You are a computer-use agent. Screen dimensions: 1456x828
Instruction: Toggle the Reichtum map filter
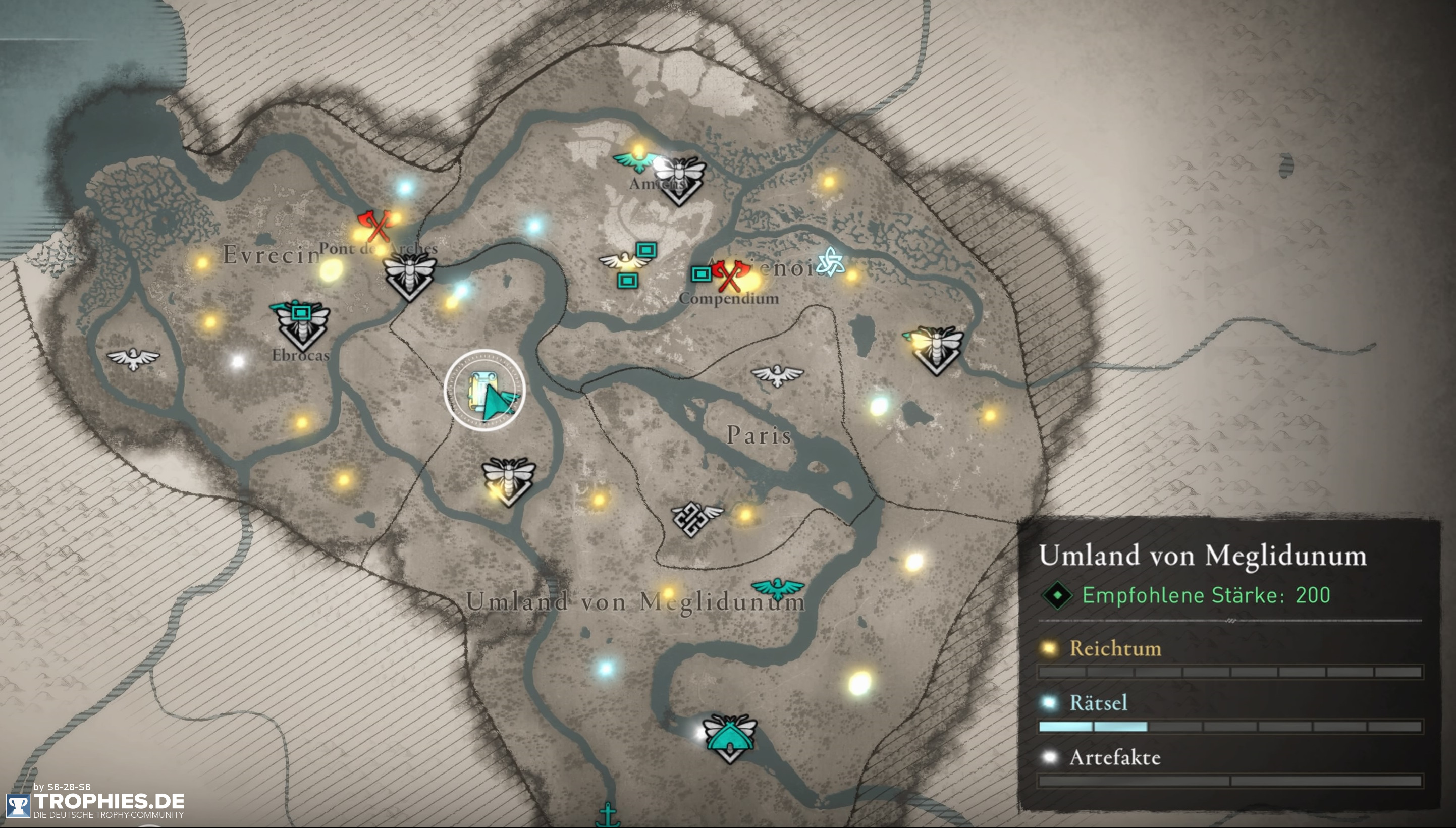pyautogui.click(x=1116, y=648)
